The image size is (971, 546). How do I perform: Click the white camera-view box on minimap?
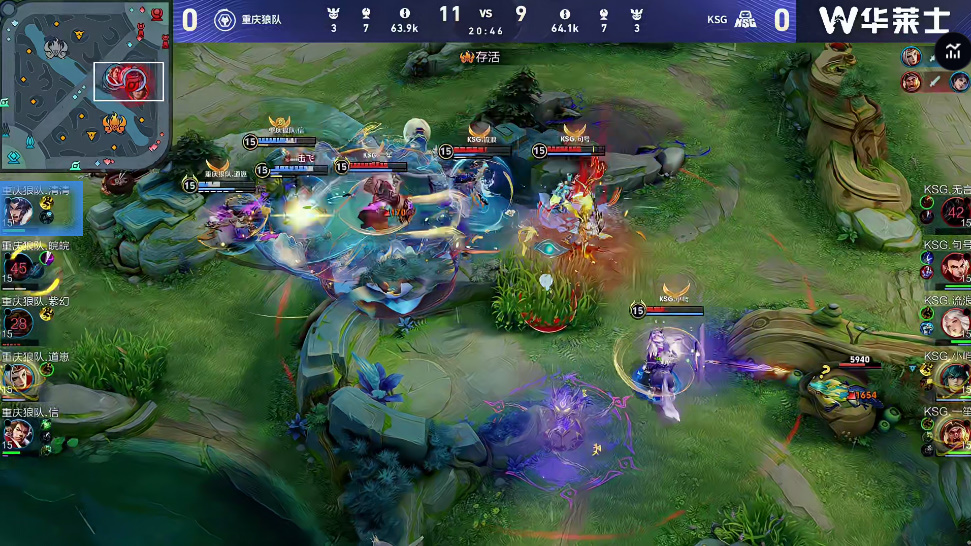129,81
